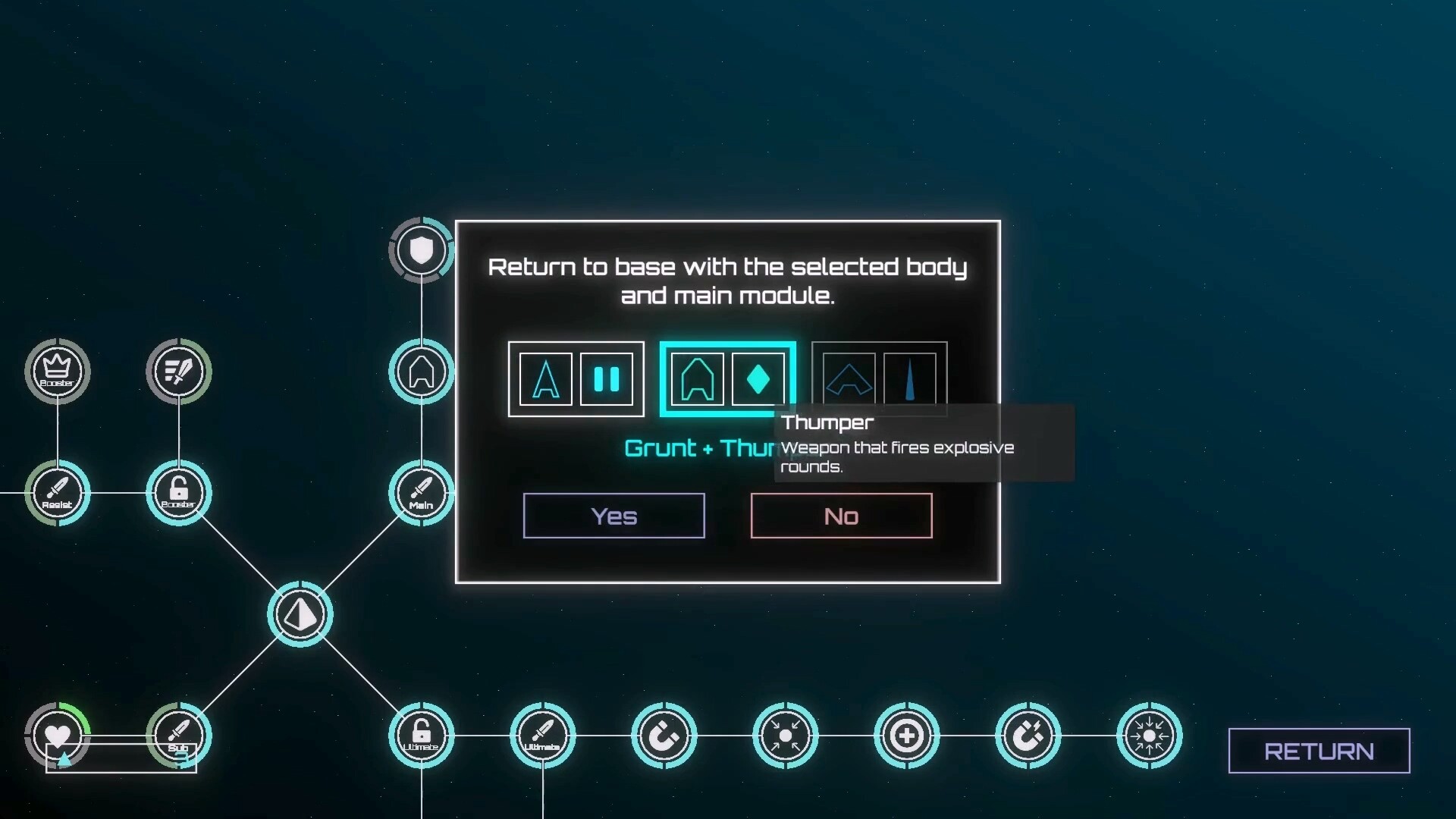Click the heart node with green progress ring
Viewport: 1456px width, 819px height.
(57, 734)
